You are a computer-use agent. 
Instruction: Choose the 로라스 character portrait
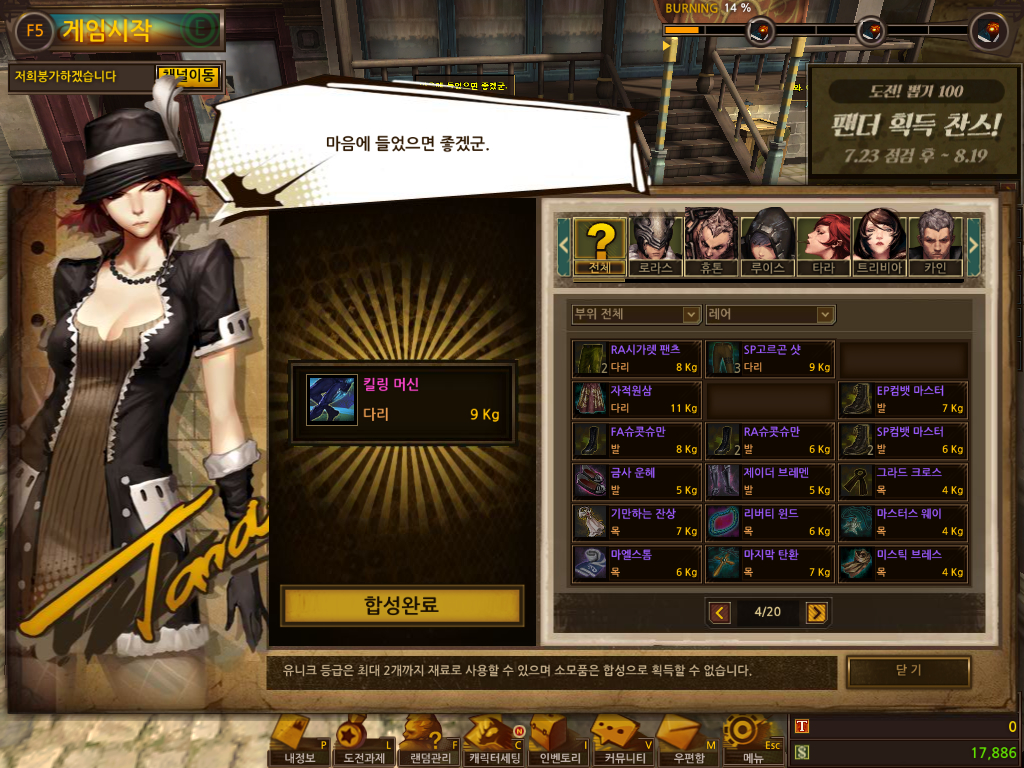(656, 245)
